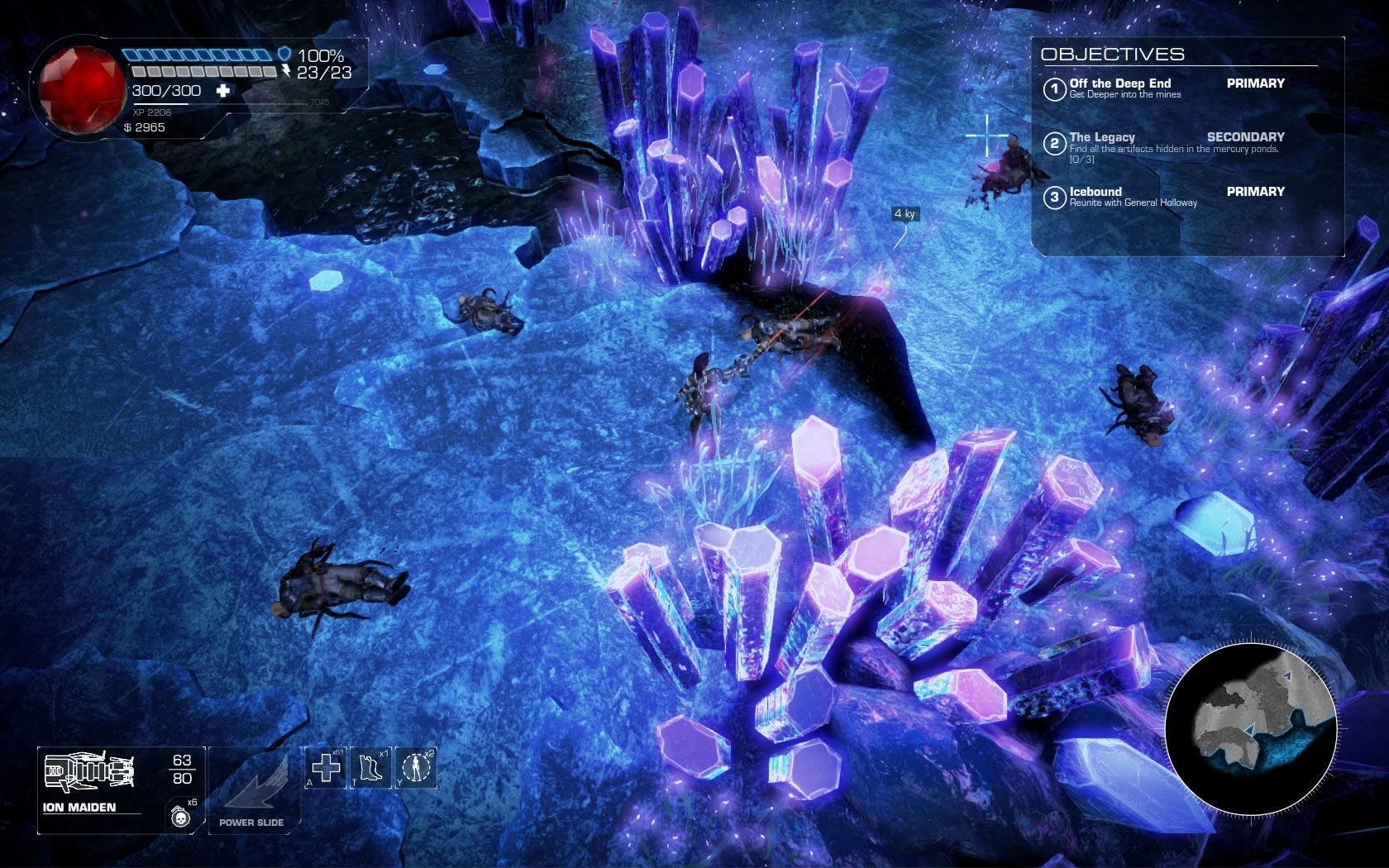The width and height of the screenshot is (1389, 868).
Task: Click the white health plus icon
Action: (x=223, y=91)
